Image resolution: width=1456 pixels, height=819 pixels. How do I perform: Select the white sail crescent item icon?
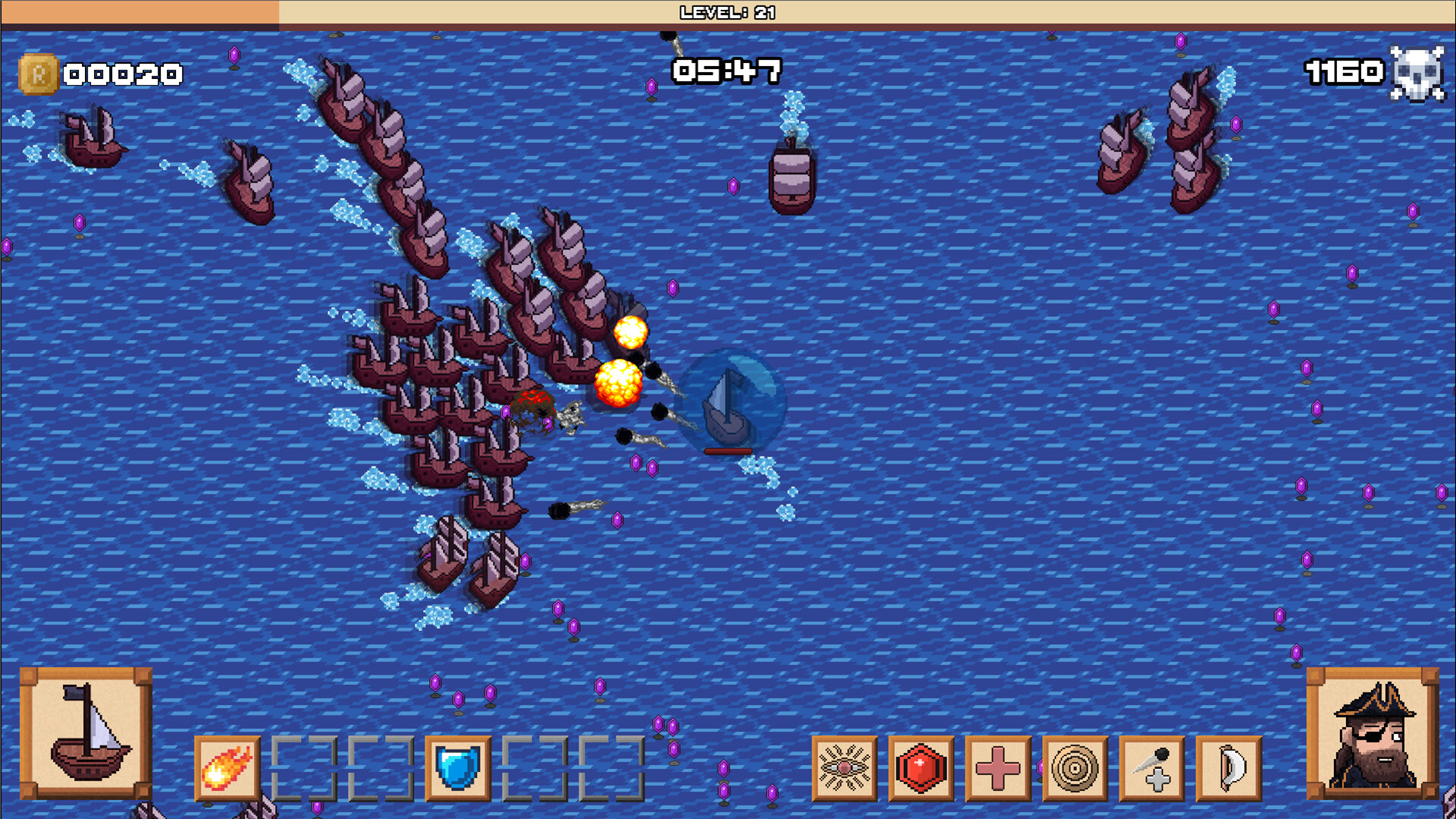[1228, 769]
